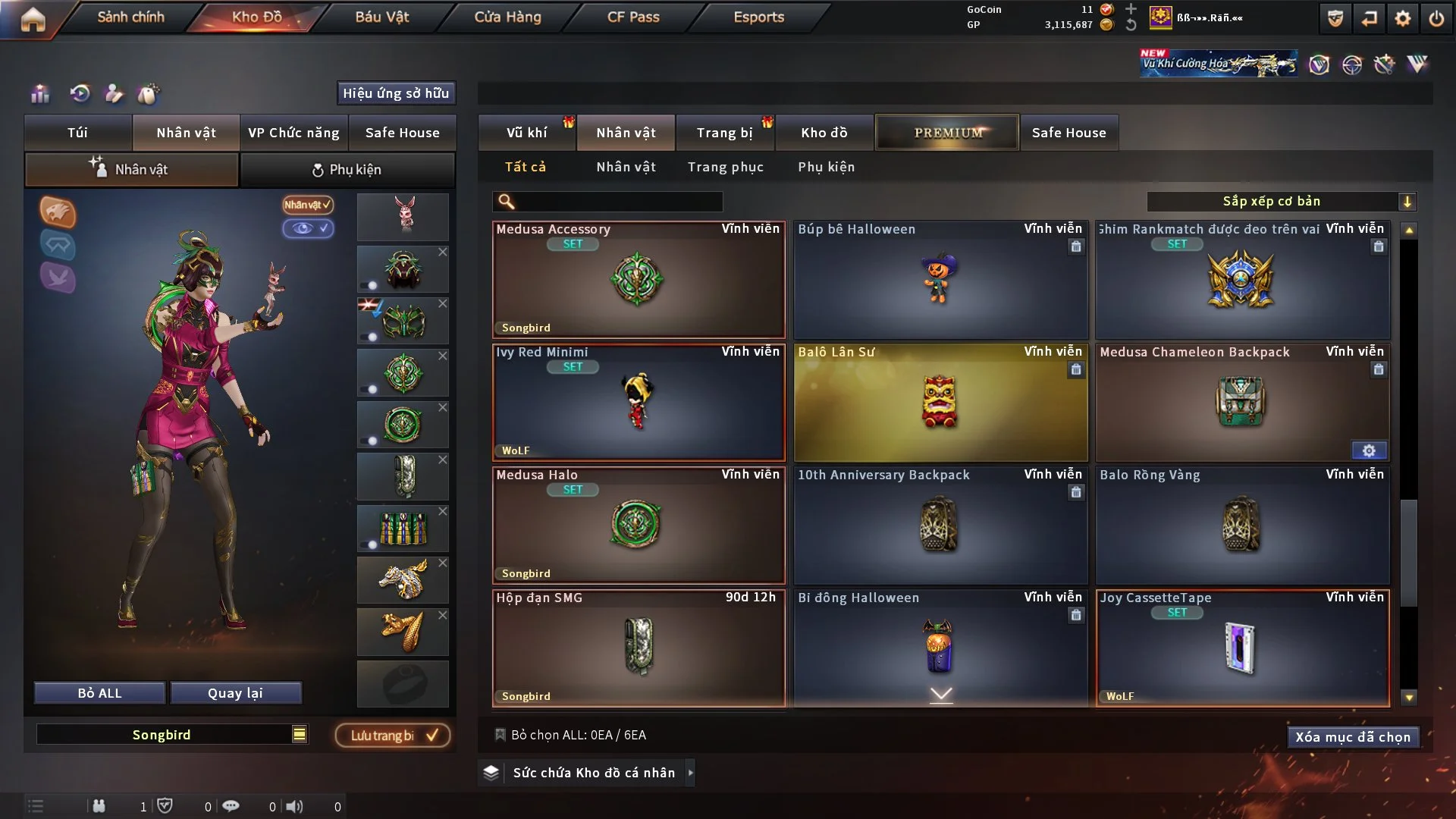Viewport: 1456px width, 819px height.
Task: Click the settings gear icon
Action: [1402, 18]
